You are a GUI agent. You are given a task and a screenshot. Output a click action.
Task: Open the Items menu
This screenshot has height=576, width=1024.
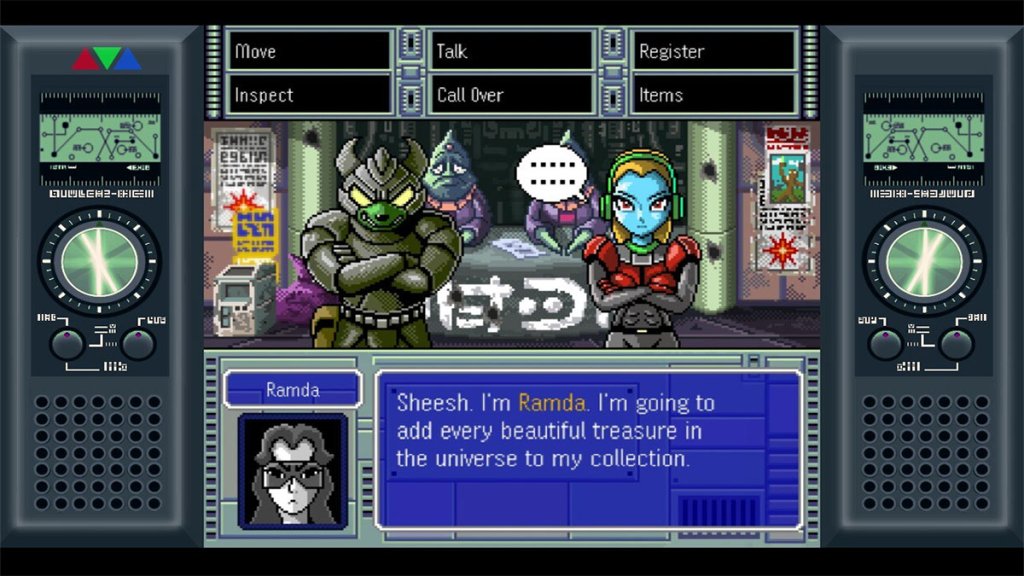(x=714, y=95)
